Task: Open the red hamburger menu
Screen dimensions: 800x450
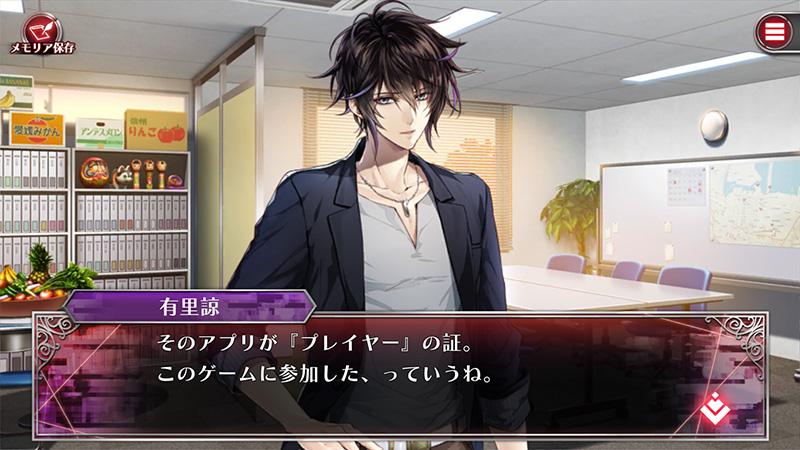Action: tap(771, 31)
